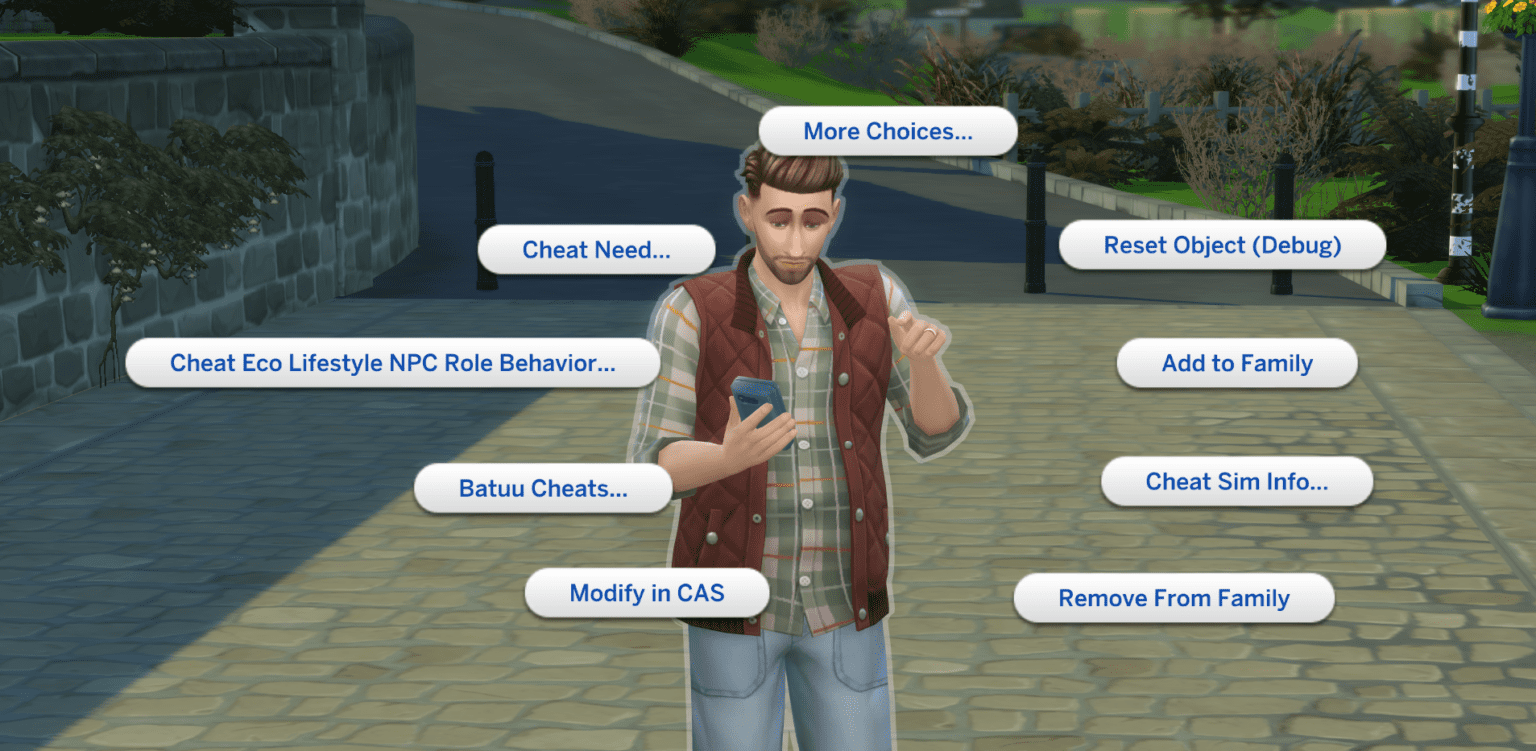
Task: Select the Cheat Need option
Action: [596, 250]
